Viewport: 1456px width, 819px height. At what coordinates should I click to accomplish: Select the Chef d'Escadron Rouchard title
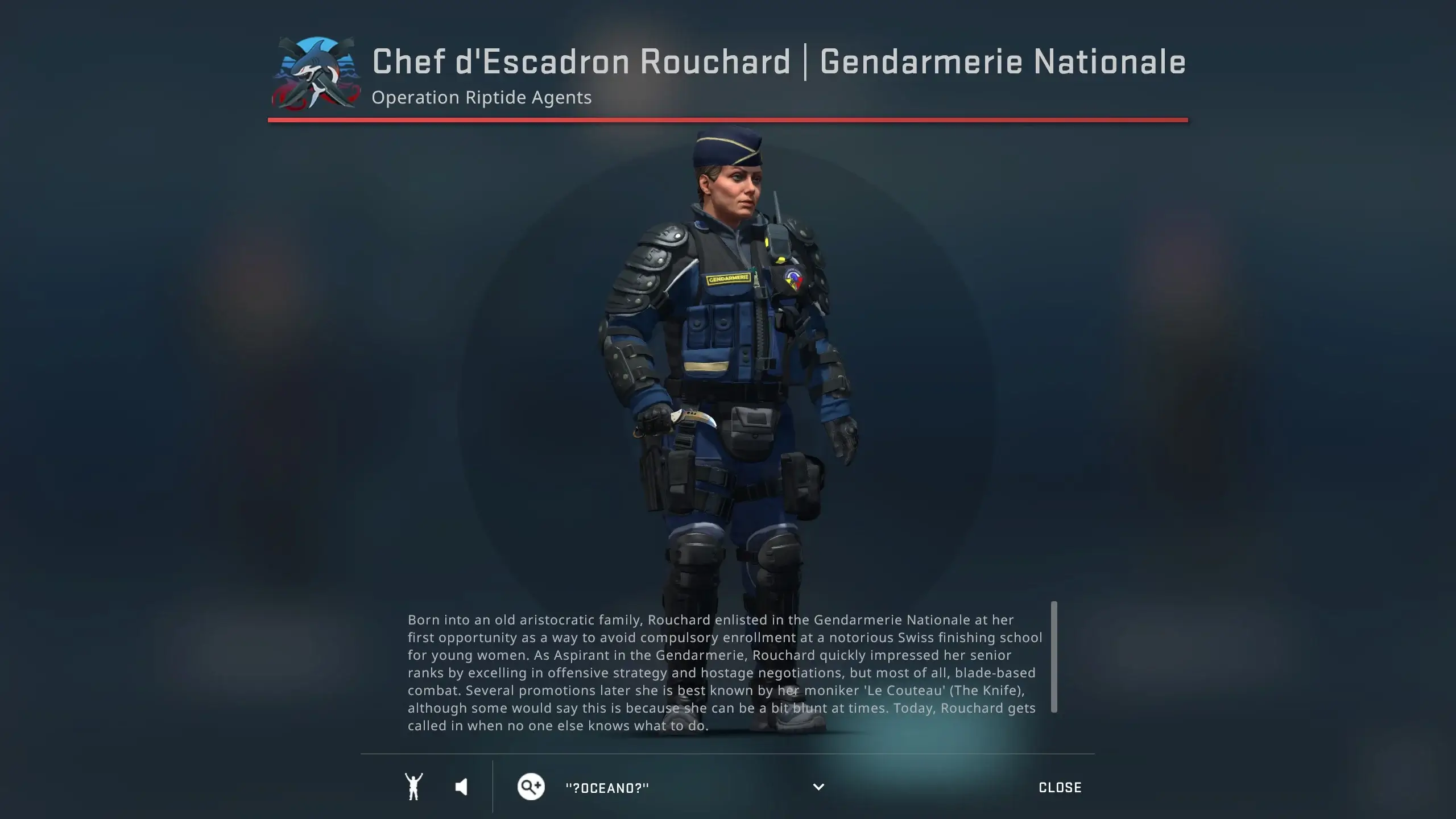[580, 63]
